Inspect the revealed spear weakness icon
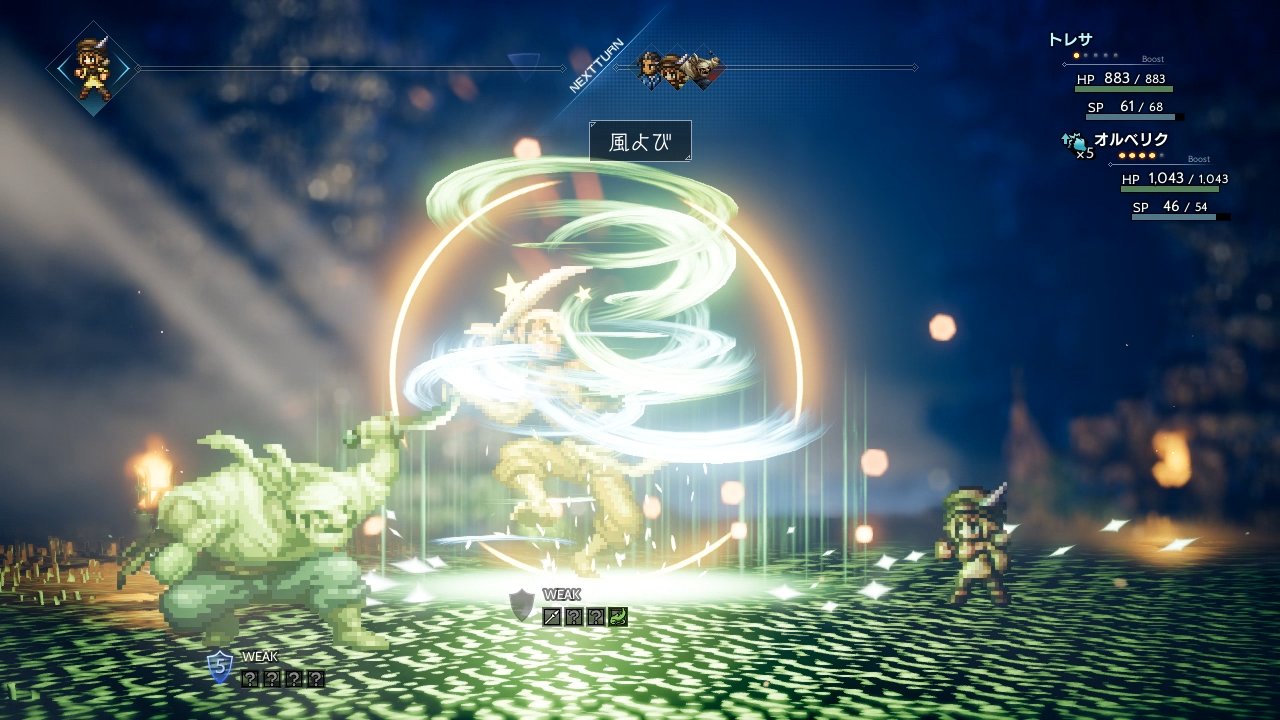This screenshot has height=720, width=1280. click(x=551, y=617)
